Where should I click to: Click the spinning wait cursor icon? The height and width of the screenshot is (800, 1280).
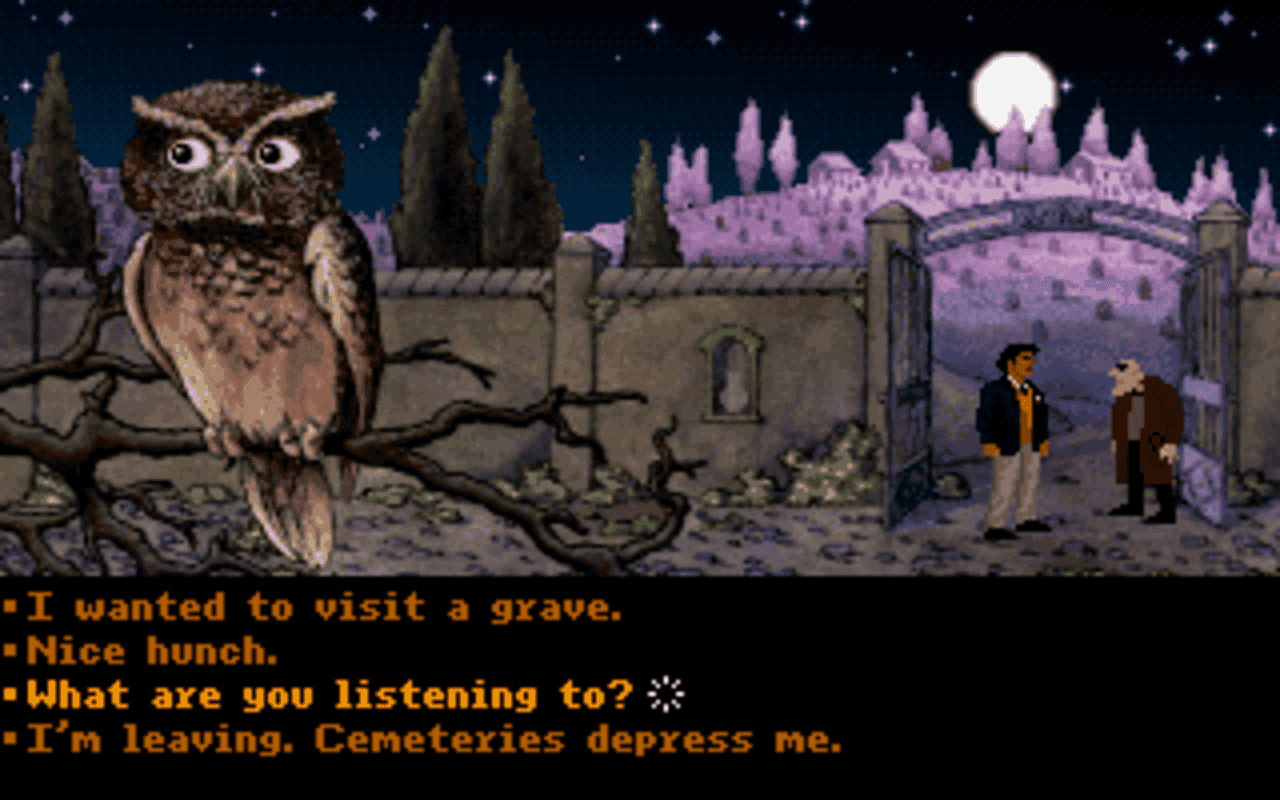click(x=665, y=692)
